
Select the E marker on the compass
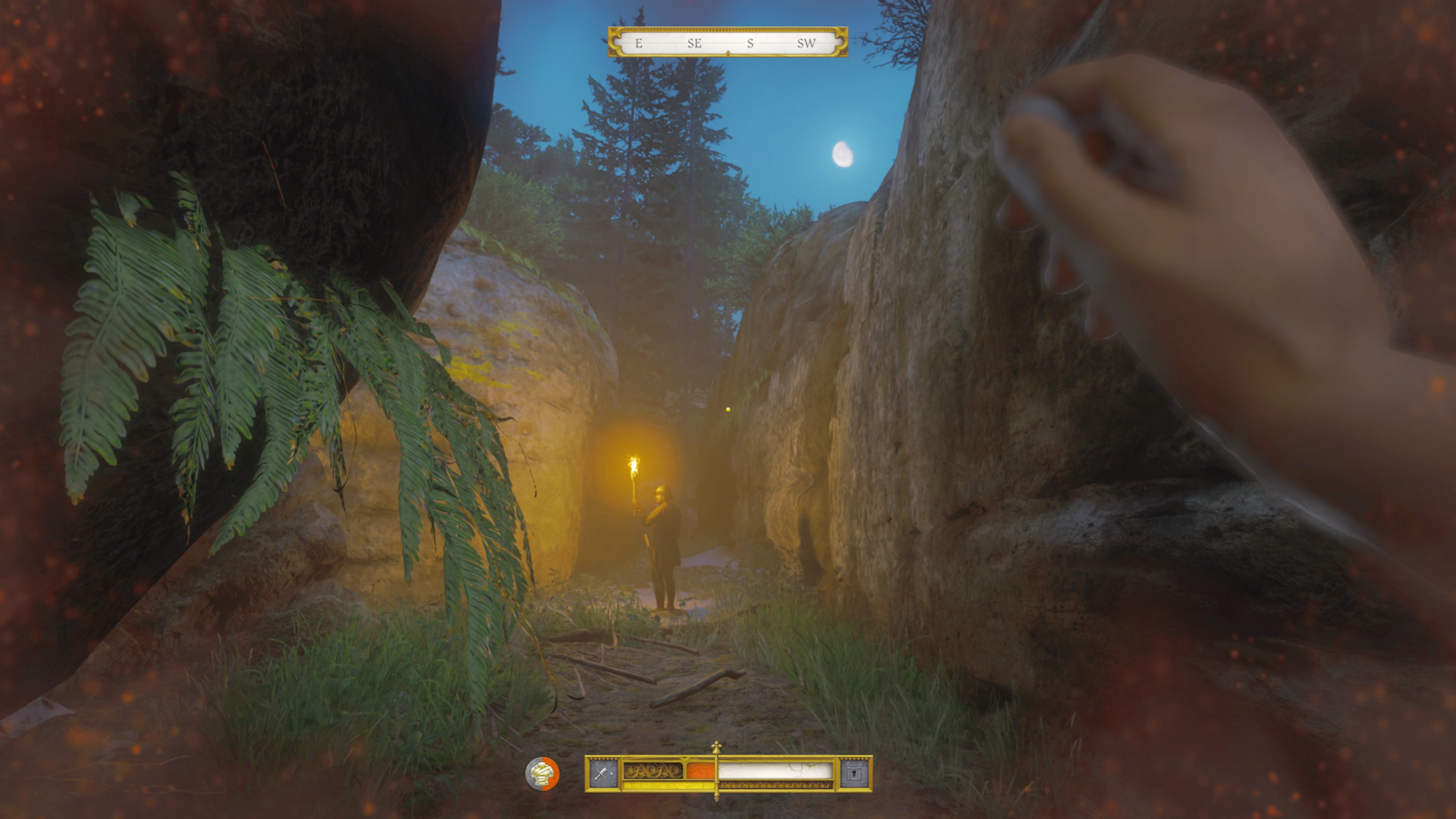(640, 43)
